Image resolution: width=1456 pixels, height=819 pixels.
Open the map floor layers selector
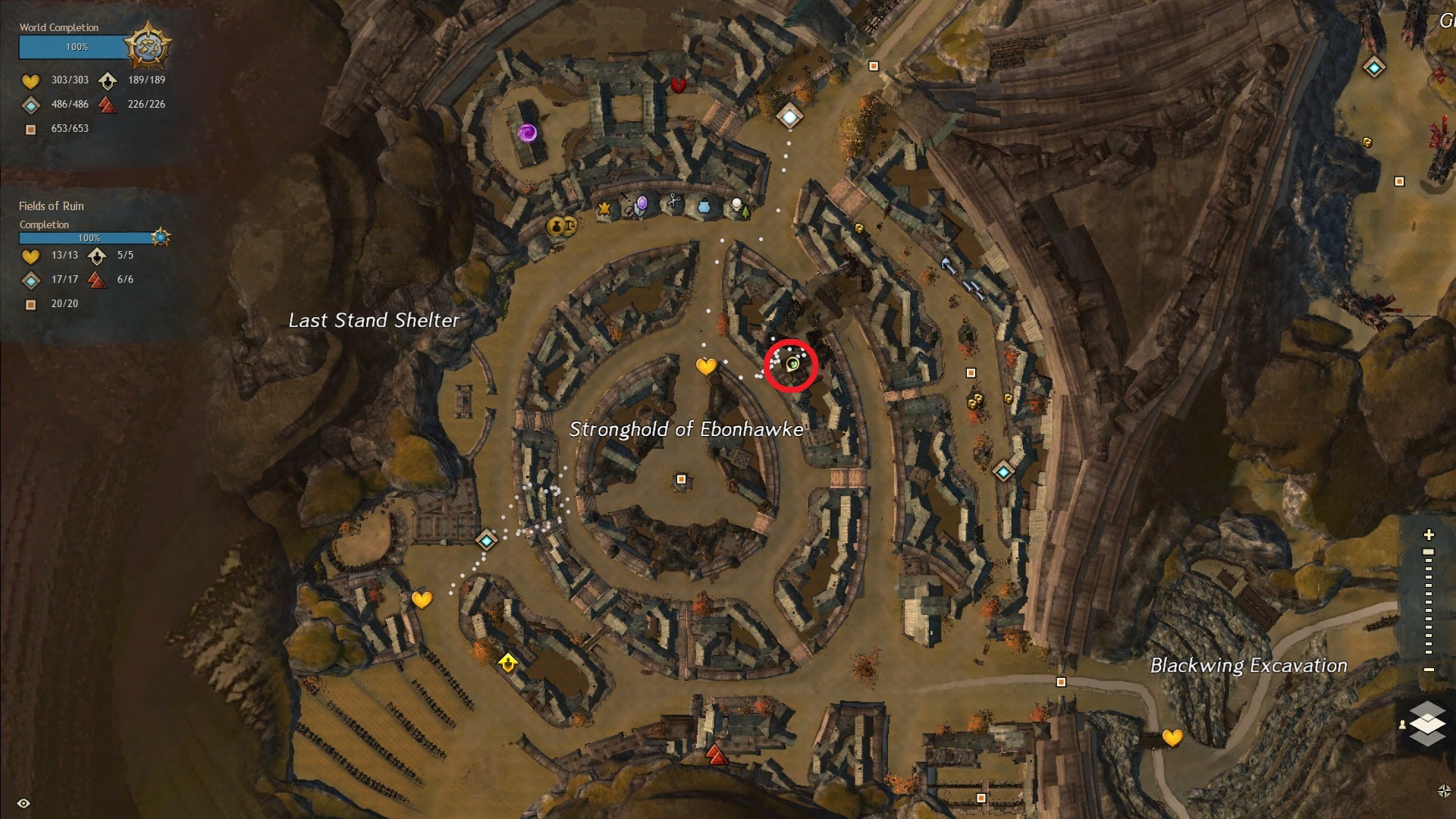click(1427, 723)
